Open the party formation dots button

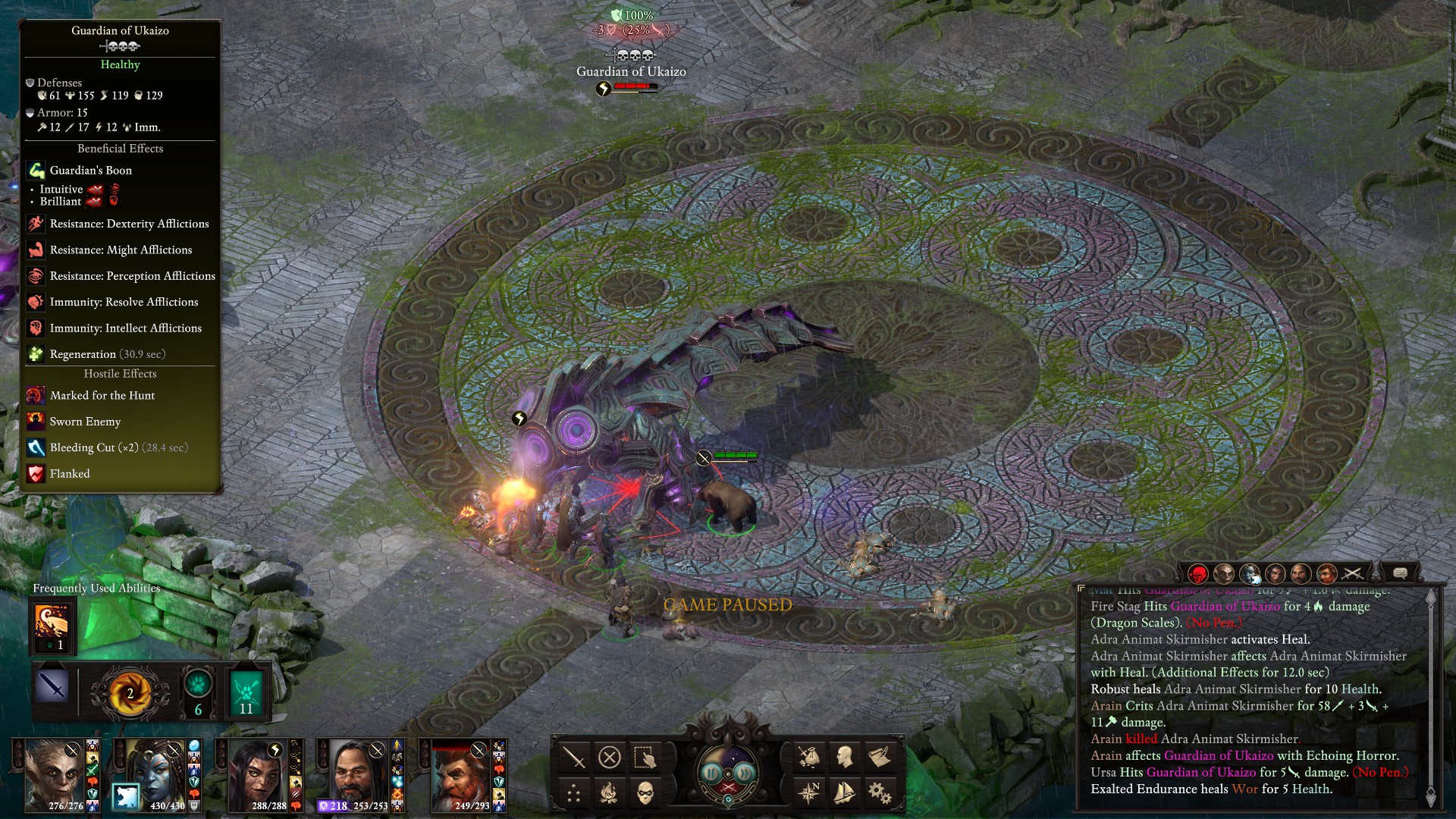573,794
